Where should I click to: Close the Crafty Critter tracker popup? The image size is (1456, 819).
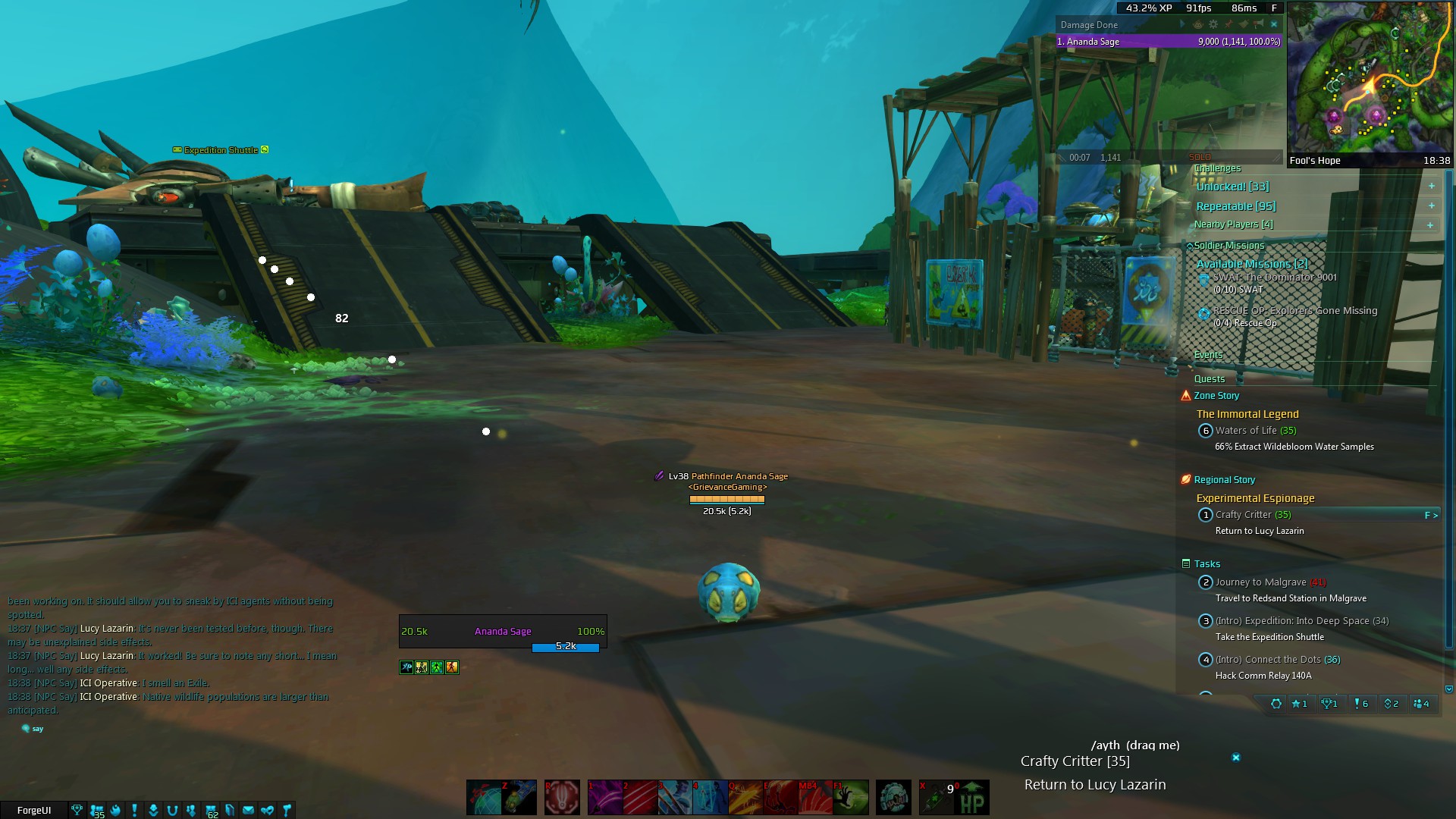coord(1235,758)
